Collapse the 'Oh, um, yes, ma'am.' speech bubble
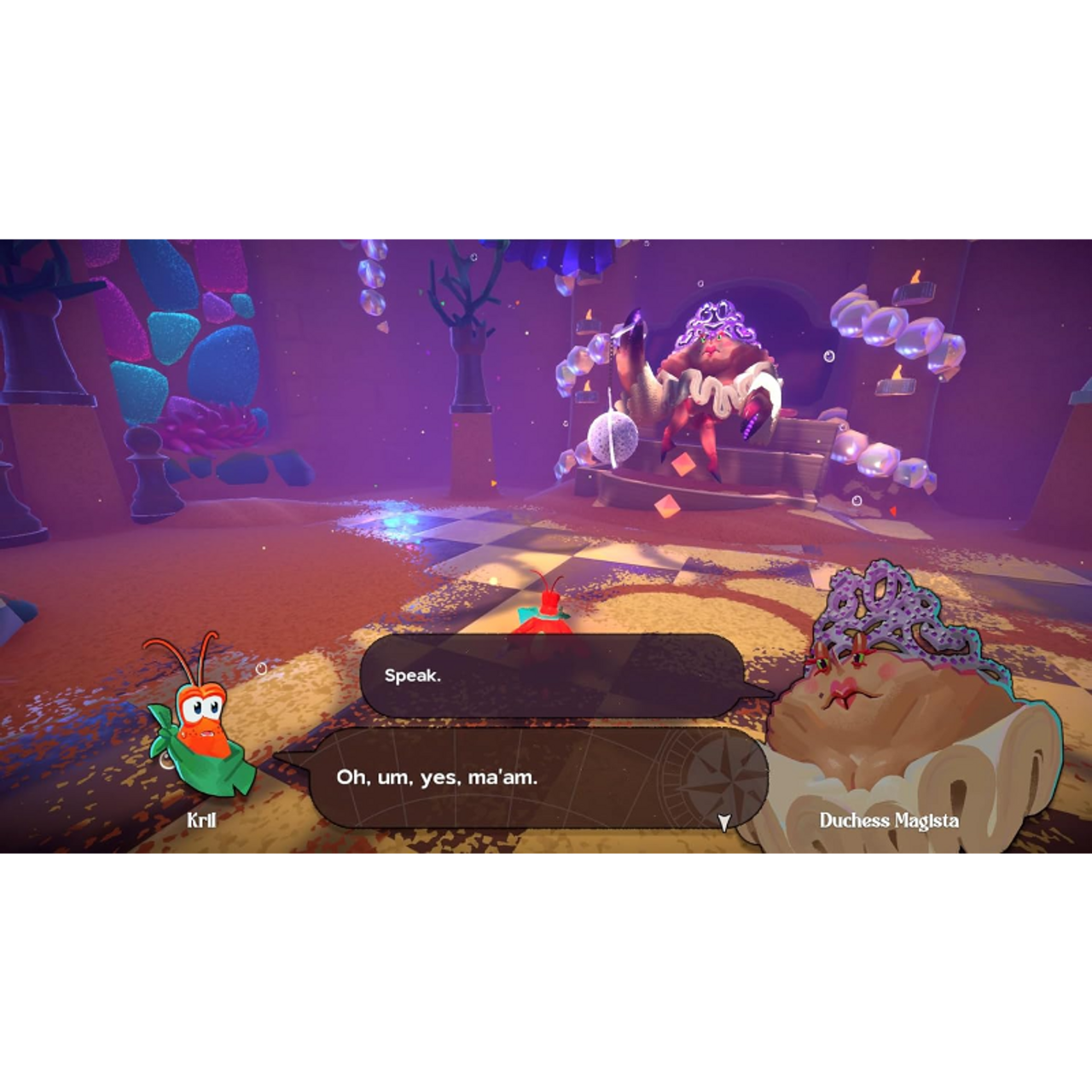1092x1092 pixels. 537,778
